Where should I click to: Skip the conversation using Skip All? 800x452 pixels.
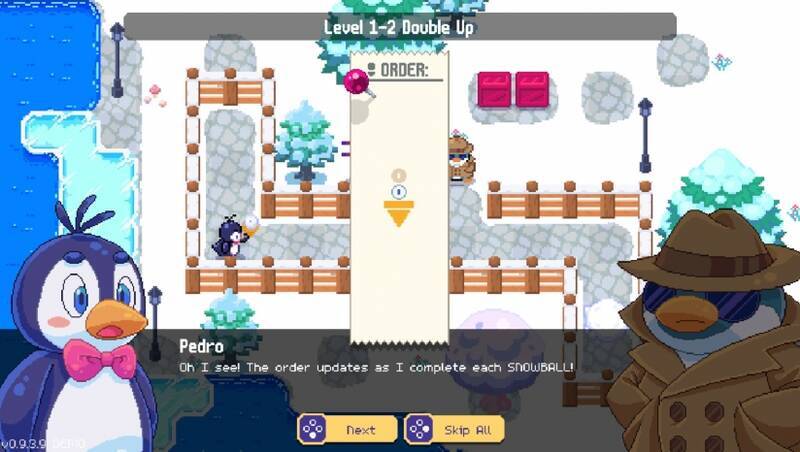455,430
